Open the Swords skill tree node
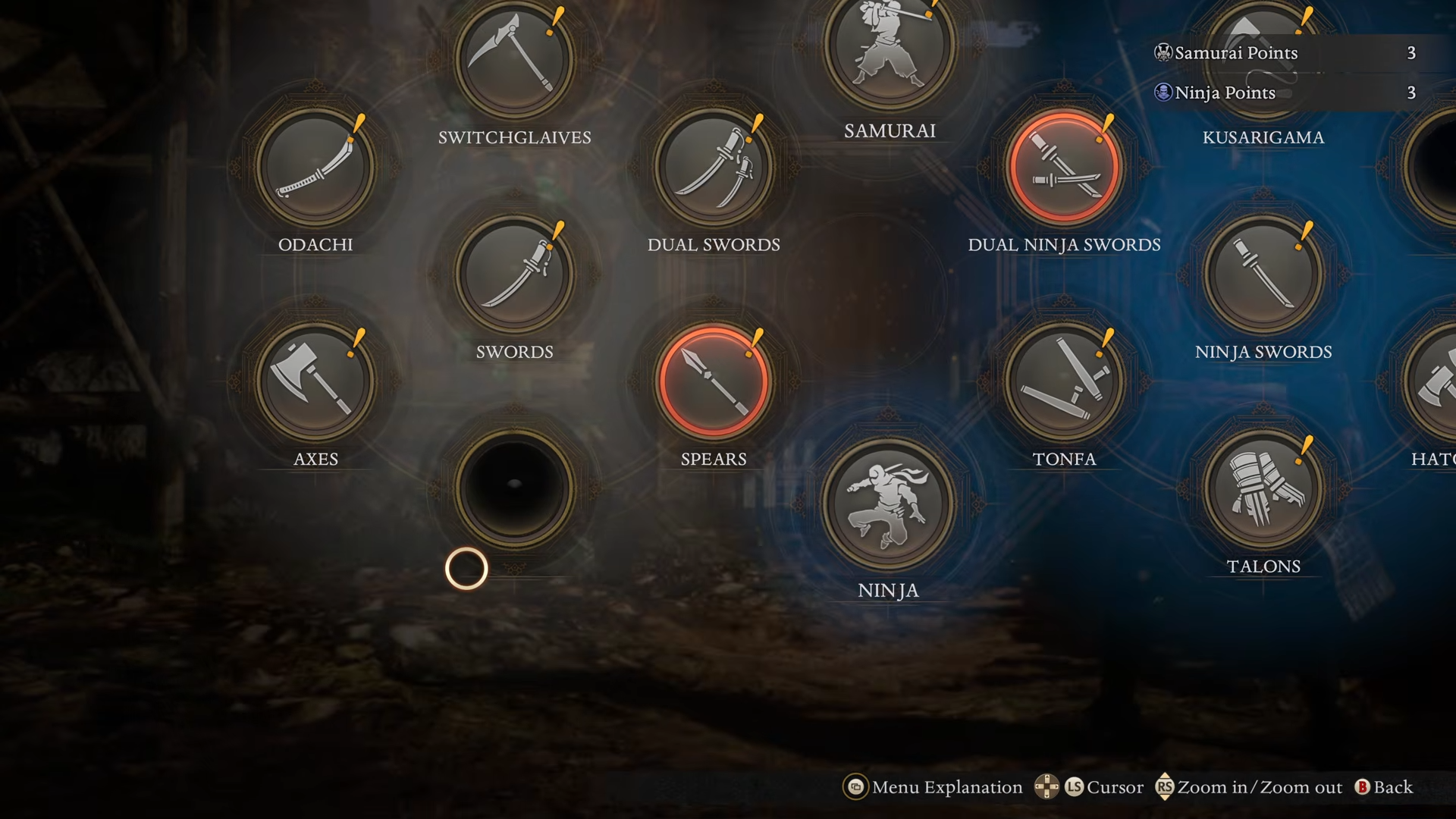 tap(514, 274)
